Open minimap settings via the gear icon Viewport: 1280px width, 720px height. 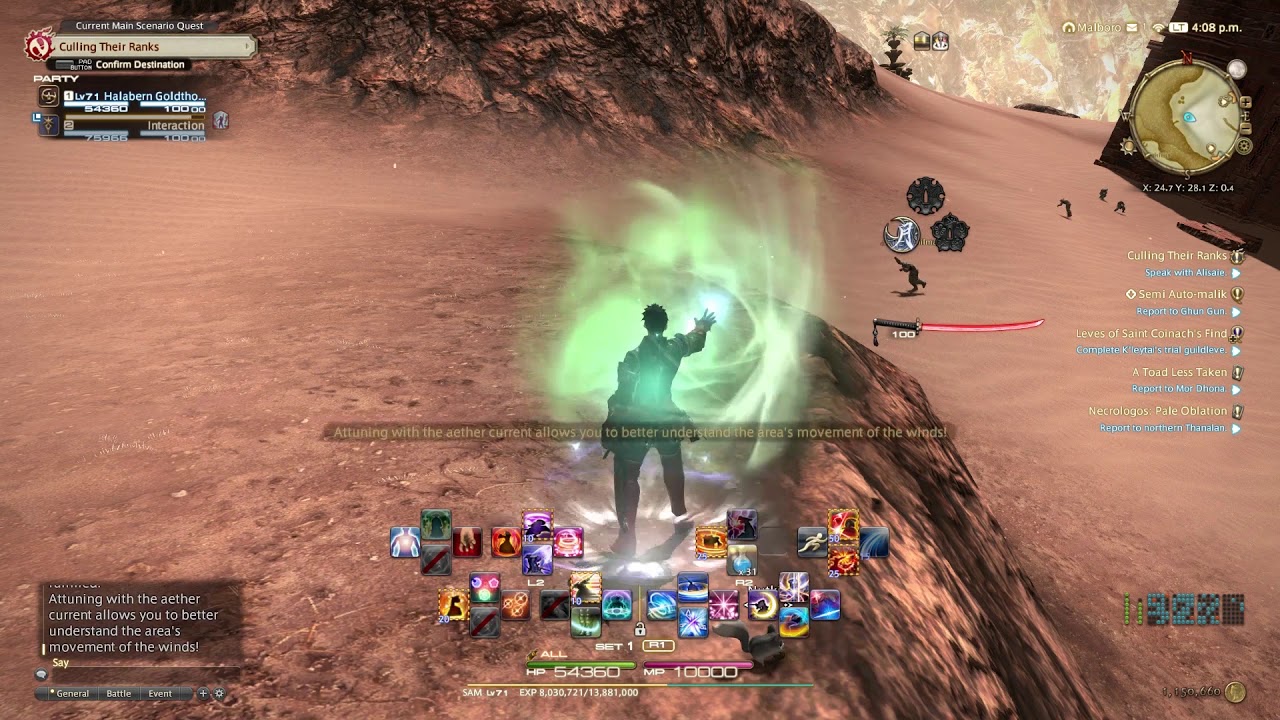coord(1244,146)
